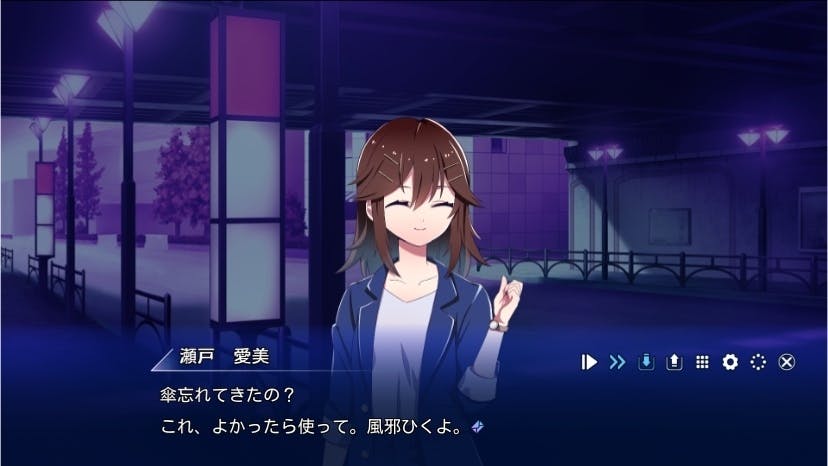Activate the double-arrow skip button

coord(617,362)
